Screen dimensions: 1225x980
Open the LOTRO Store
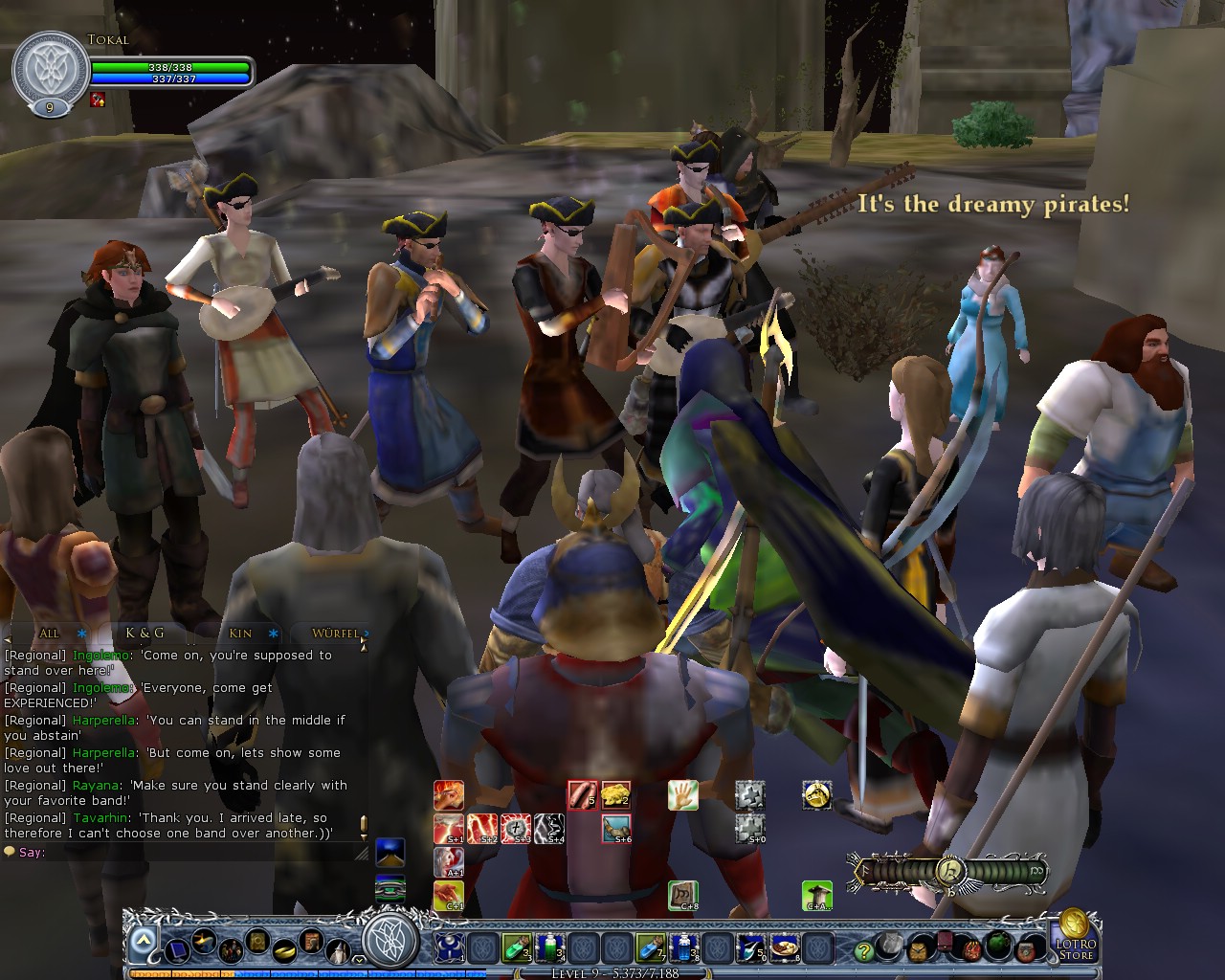point(1076,949)
